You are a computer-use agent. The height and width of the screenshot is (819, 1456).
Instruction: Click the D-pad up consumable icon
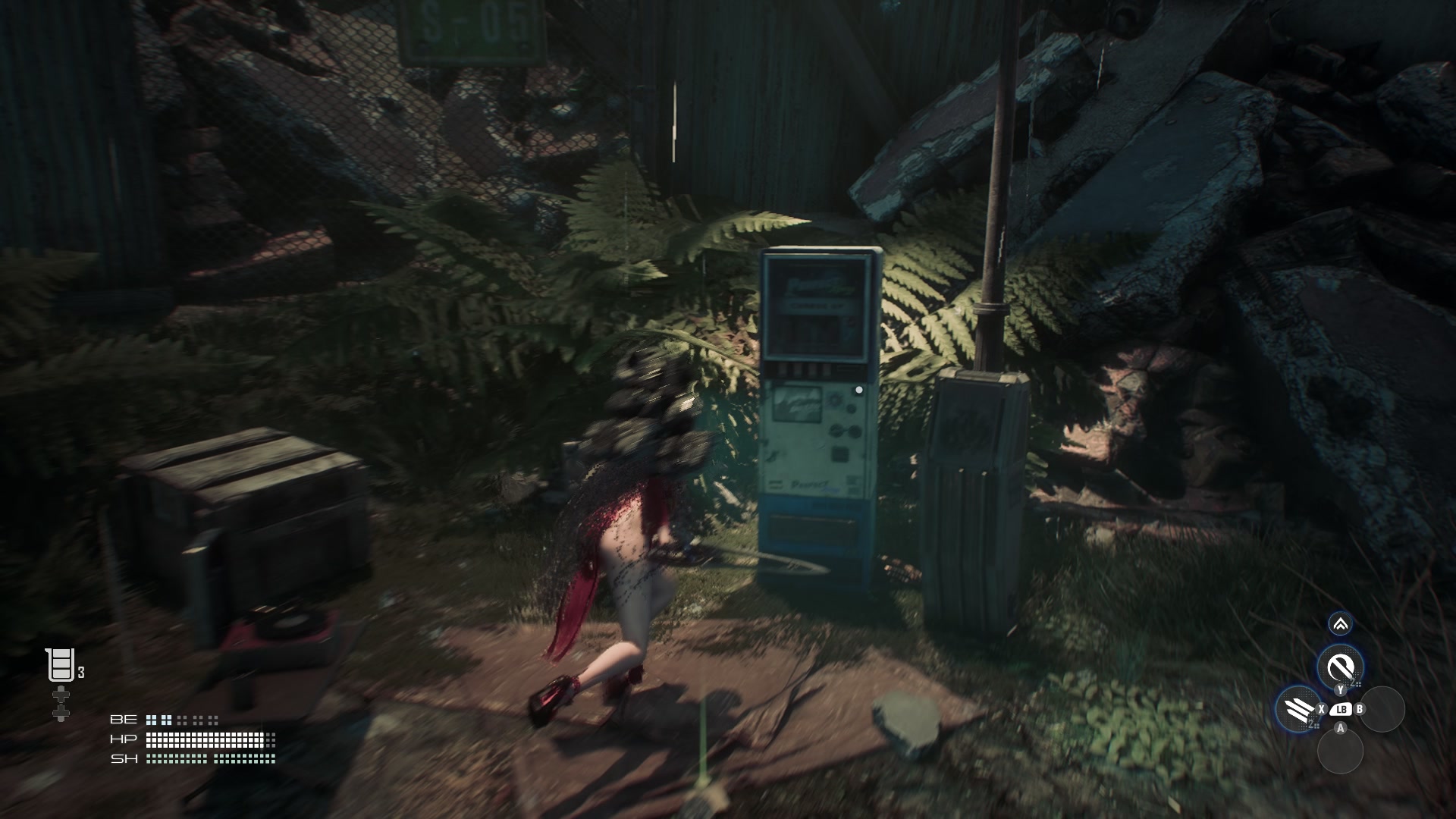point(61,694)
